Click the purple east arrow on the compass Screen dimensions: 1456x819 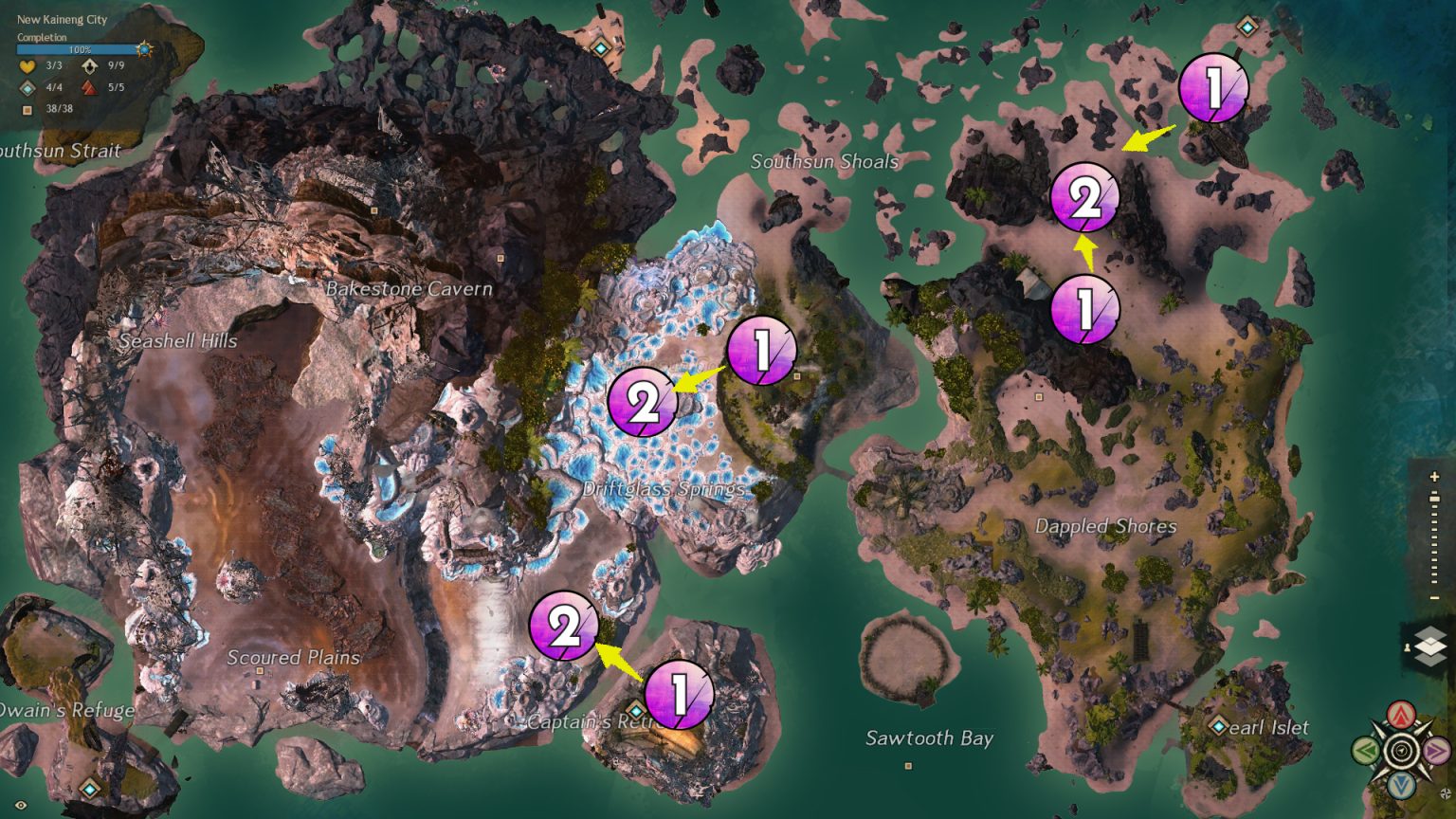point(1435,751)
